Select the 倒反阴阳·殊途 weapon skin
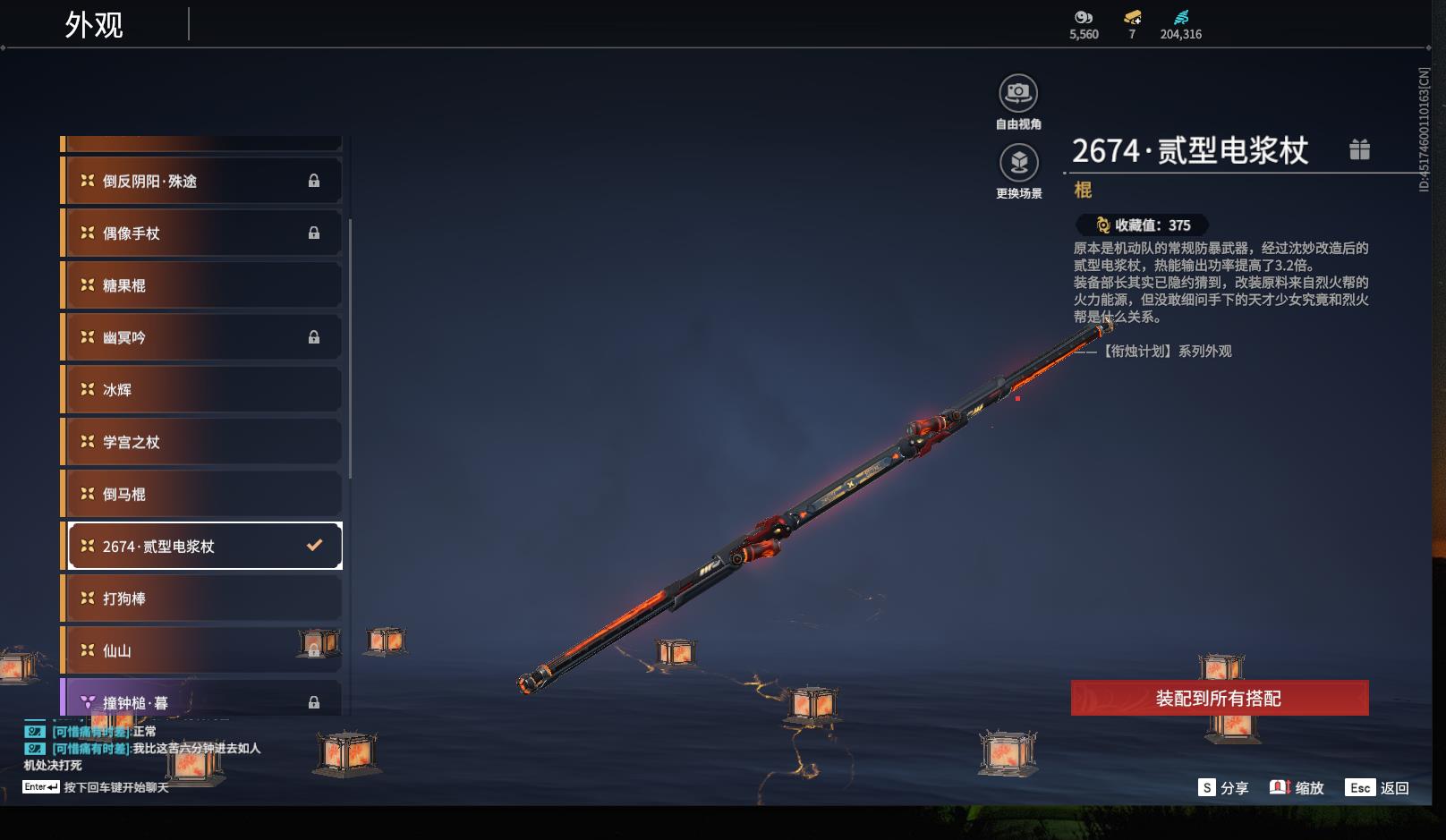 click(202, 181)
